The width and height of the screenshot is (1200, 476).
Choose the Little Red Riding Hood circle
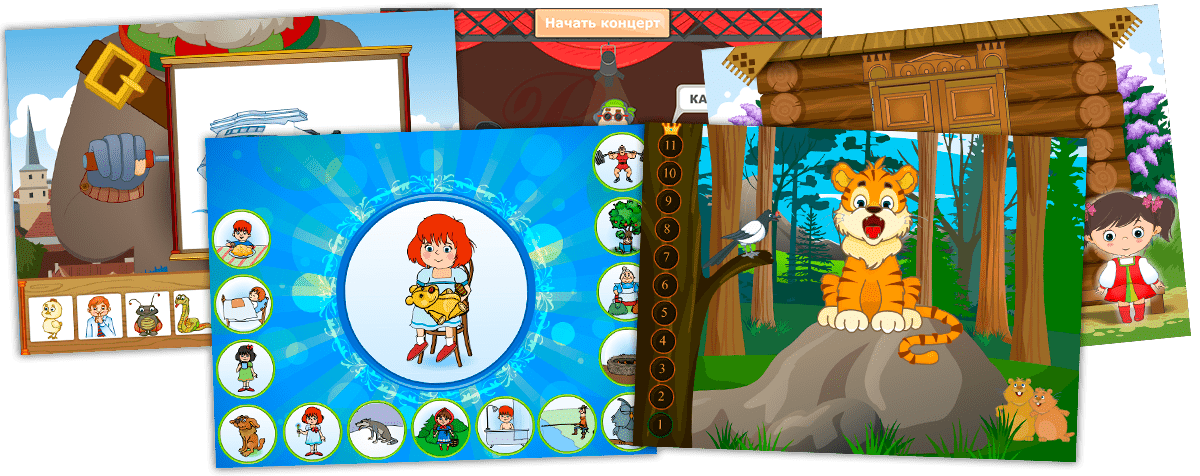coord(440,427)
